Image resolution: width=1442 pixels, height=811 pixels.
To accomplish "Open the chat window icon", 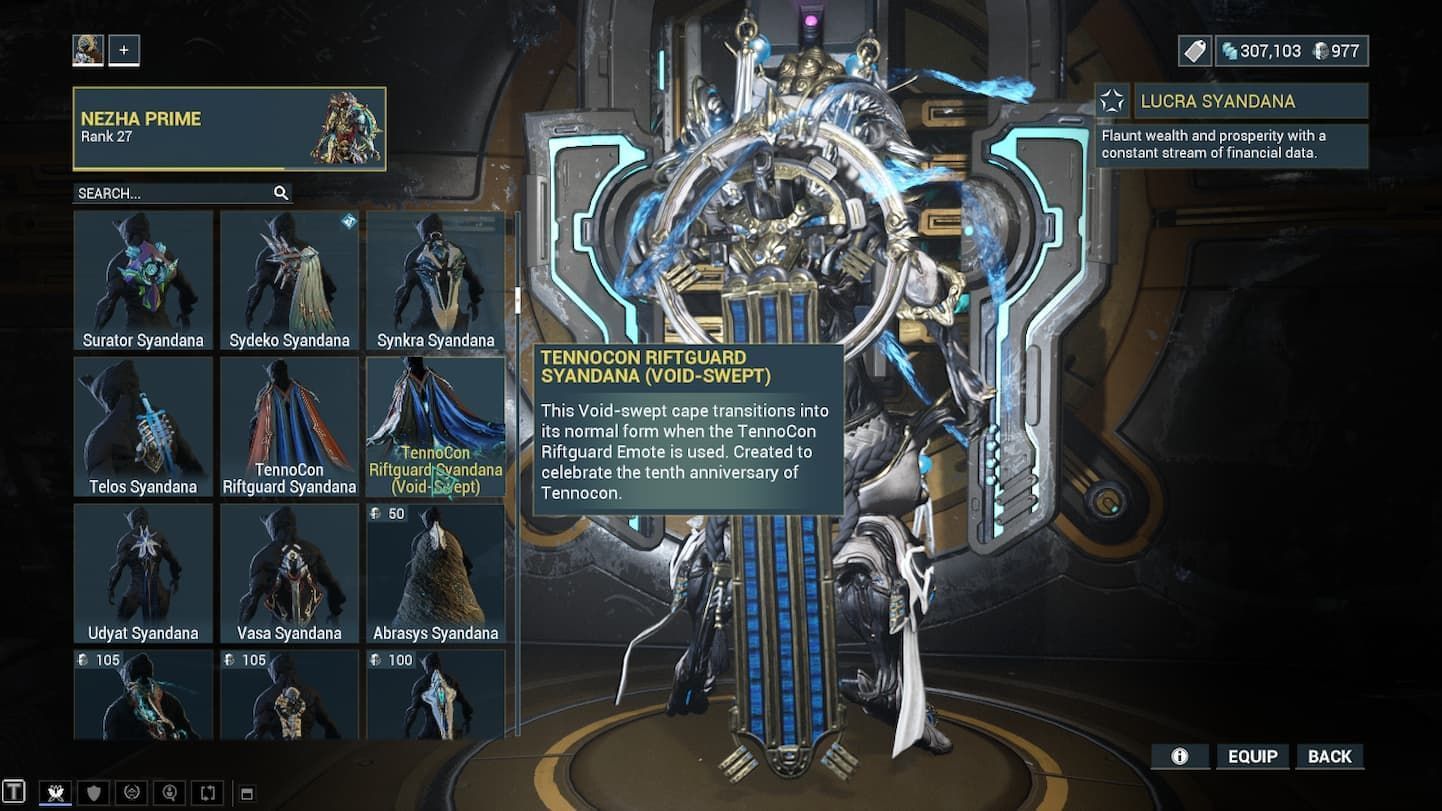I will click(14, 792).
